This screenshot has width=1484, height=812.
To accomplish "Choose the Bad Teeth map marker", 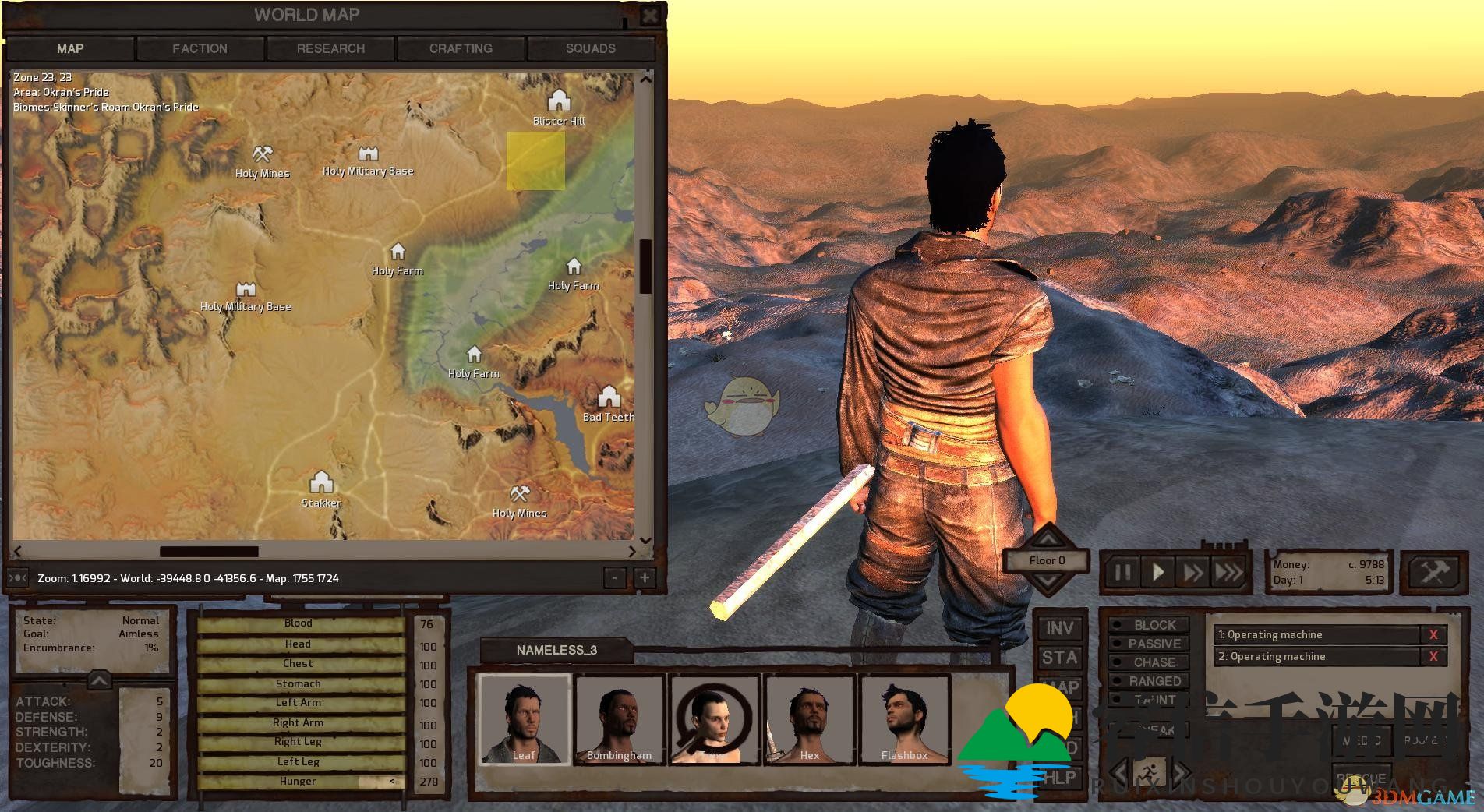I will coord(609,397).
